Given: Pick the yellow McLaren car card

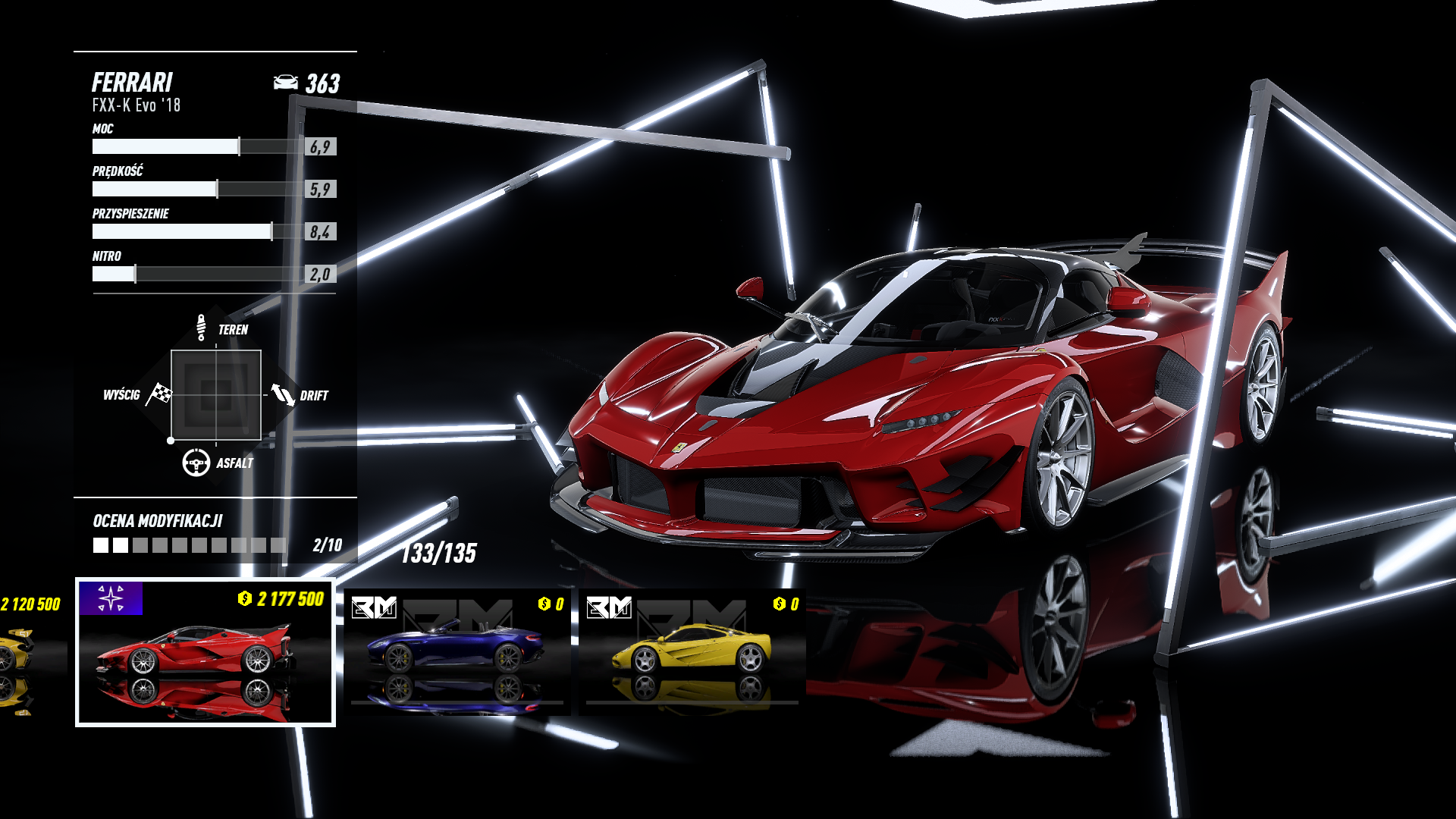Looking at the screenshot, I should pyautogui.click(x=692, y=652).
